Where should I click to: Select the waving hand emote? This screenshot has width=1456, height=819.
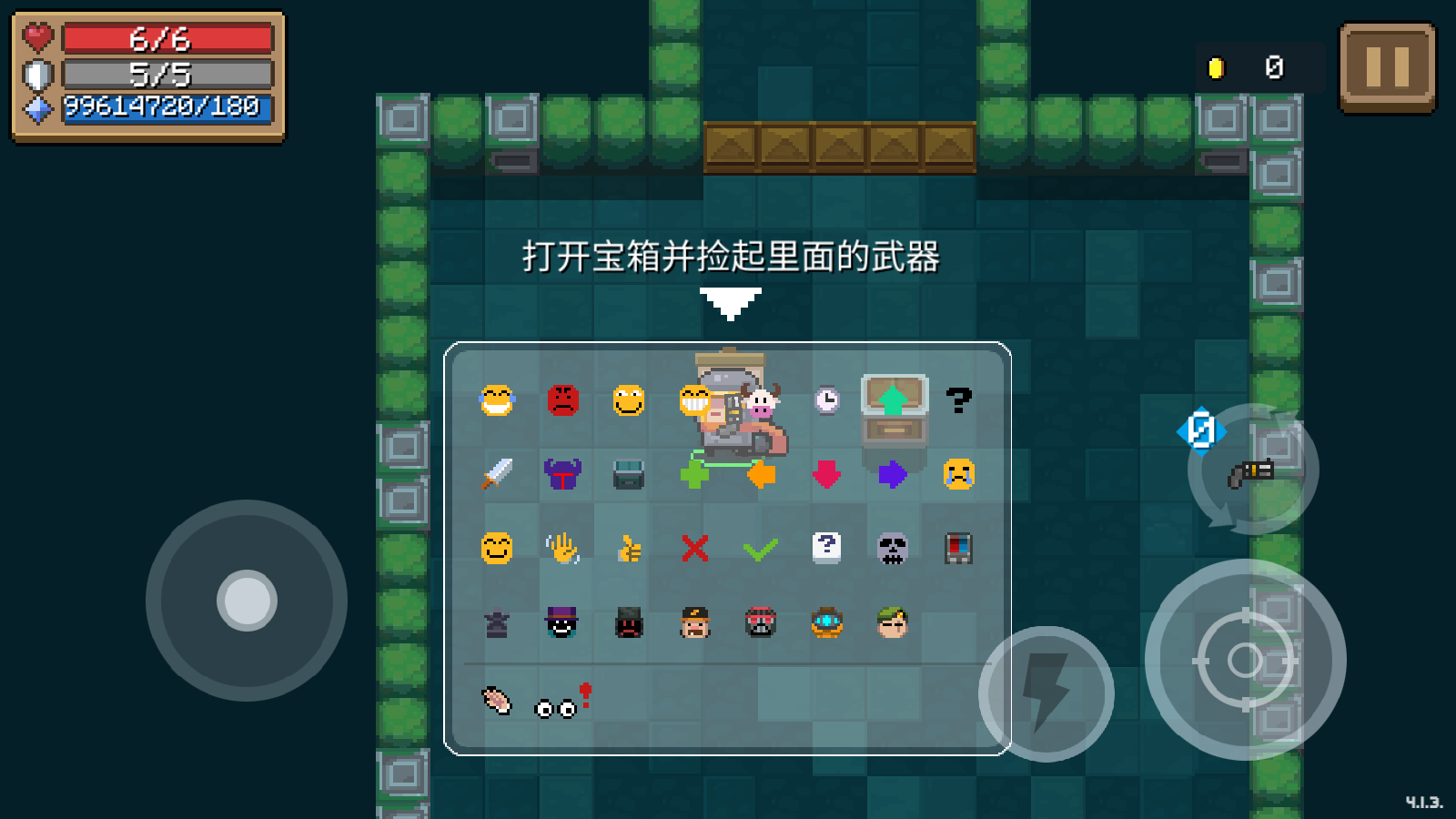tap(562, 546)
